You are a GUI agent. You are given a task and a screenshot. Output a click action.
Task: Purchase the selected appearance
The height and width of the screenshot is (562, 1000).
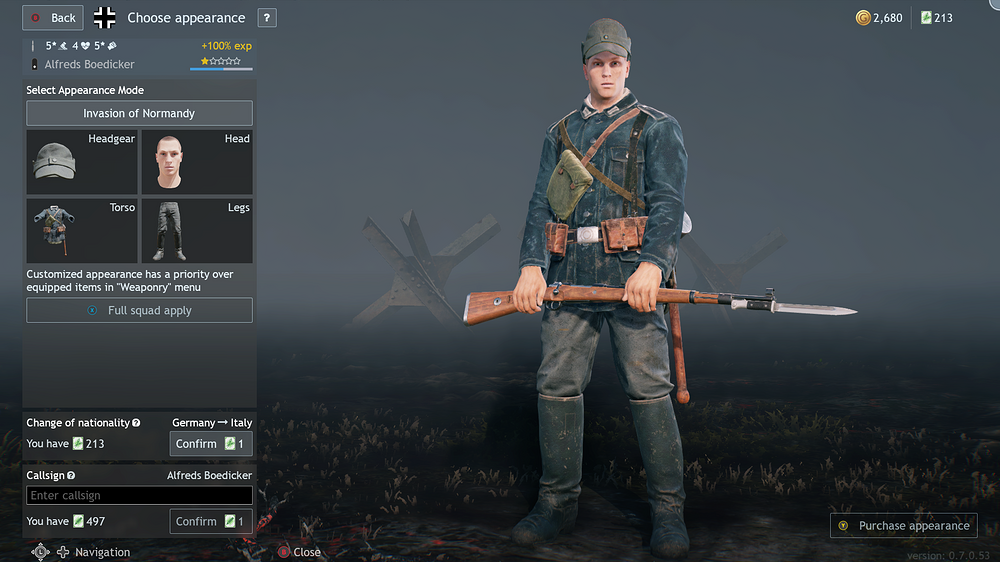point(904,525)
